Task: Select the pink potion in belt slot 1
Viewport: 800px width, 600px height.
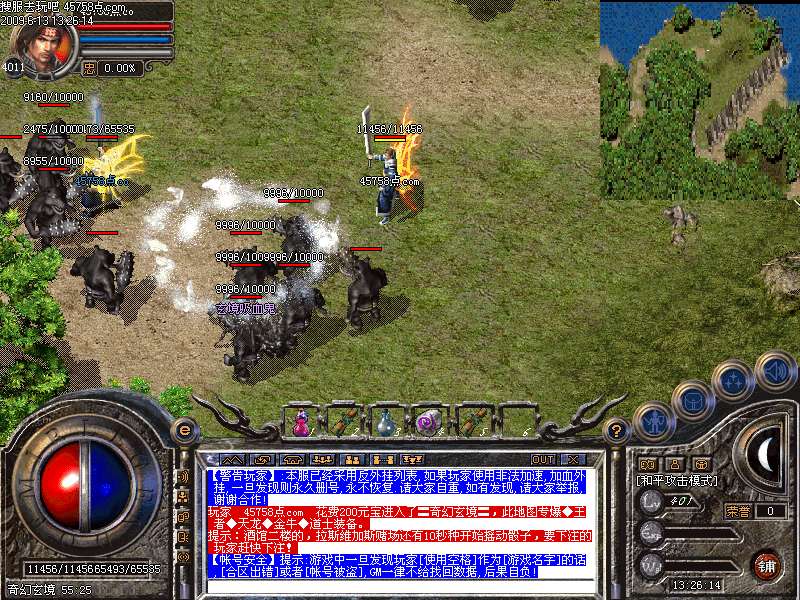Action: click(300, 423)
